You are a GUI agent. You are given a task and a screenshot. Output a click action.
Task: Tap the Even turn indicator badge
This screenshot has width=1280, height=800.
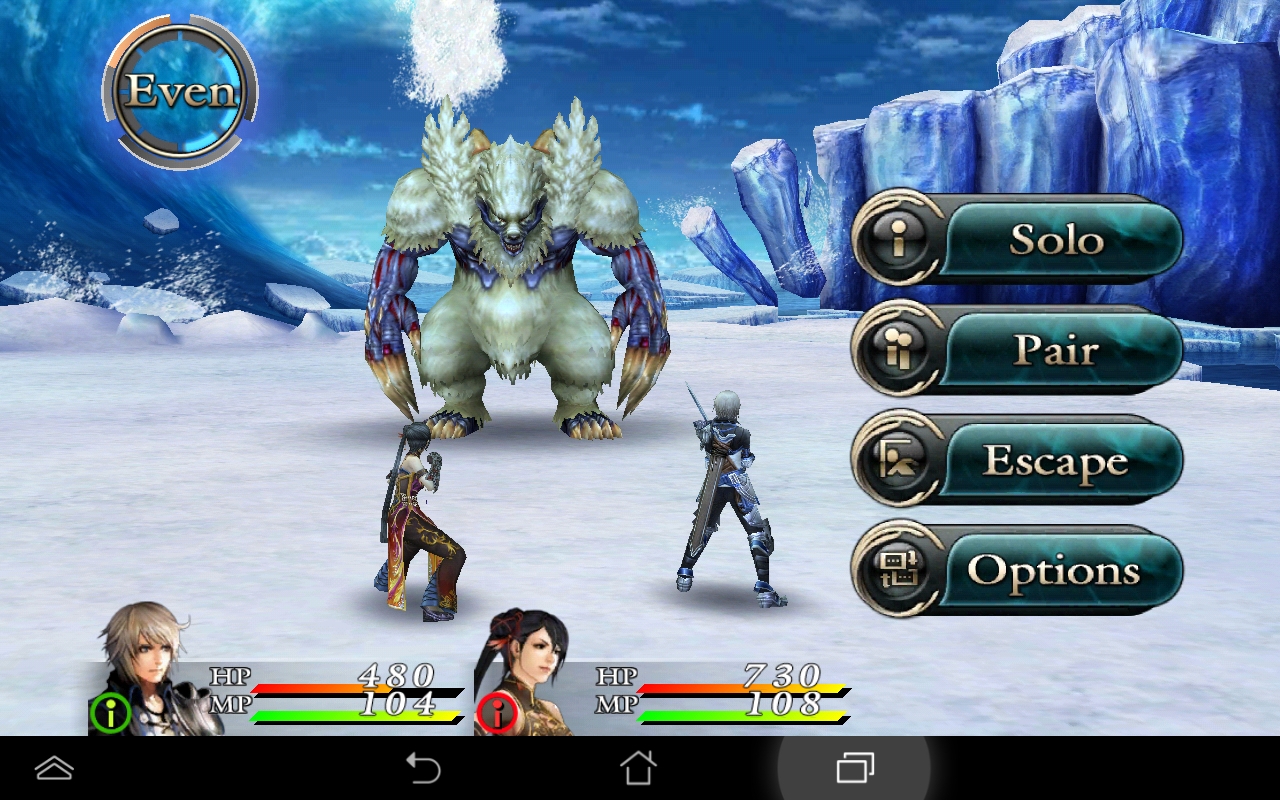[x=181, y=93]
